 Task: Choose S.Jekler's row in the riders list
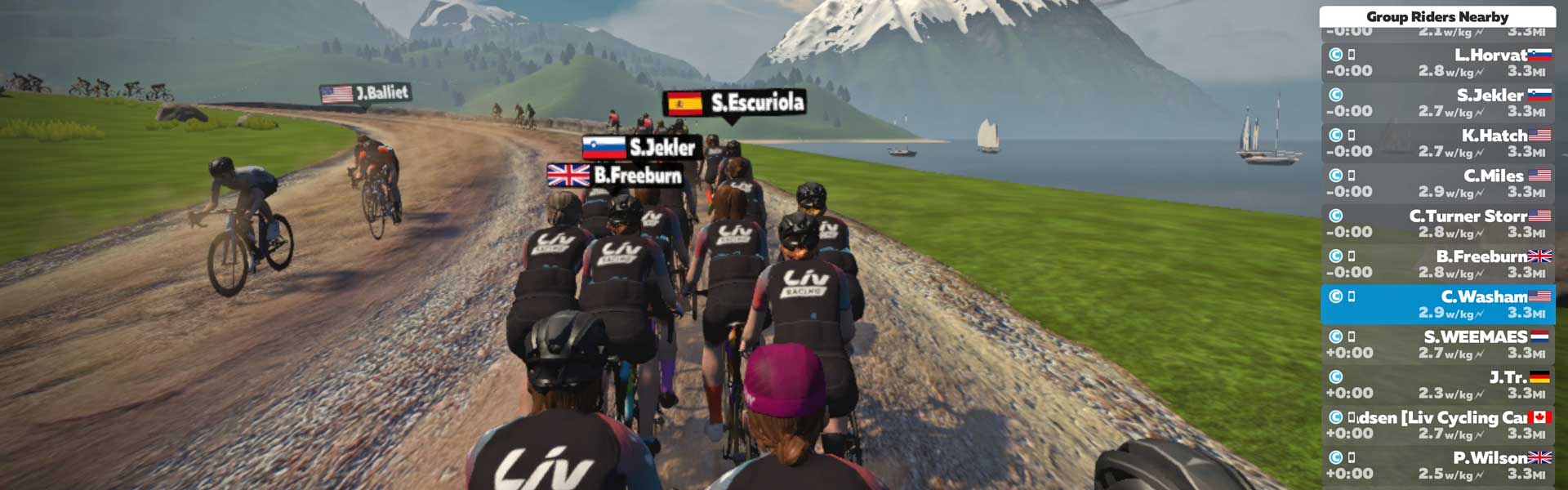[1437, 103]
